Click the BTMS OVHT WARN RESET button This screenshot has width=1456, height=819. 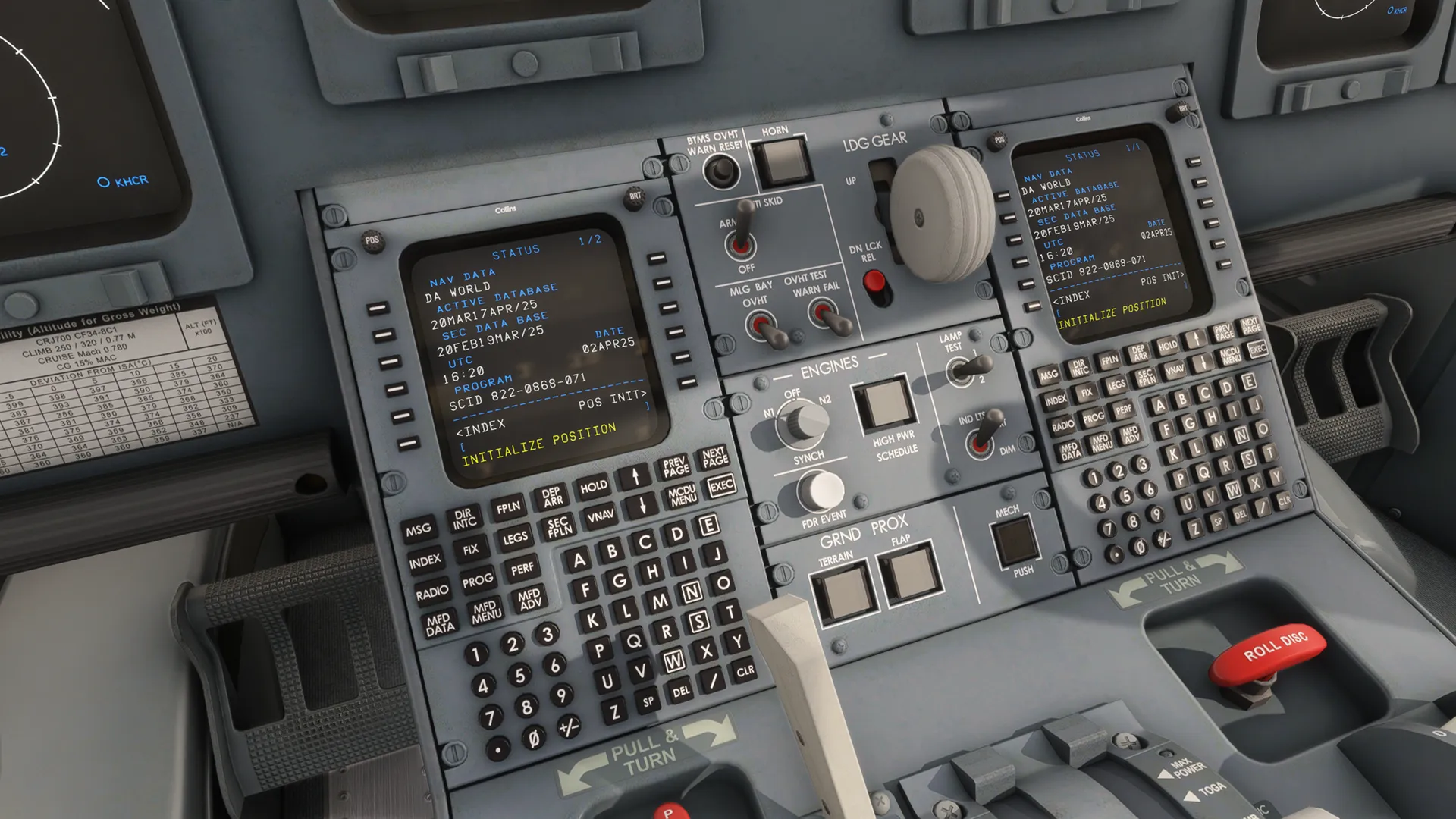pos(720,172)
